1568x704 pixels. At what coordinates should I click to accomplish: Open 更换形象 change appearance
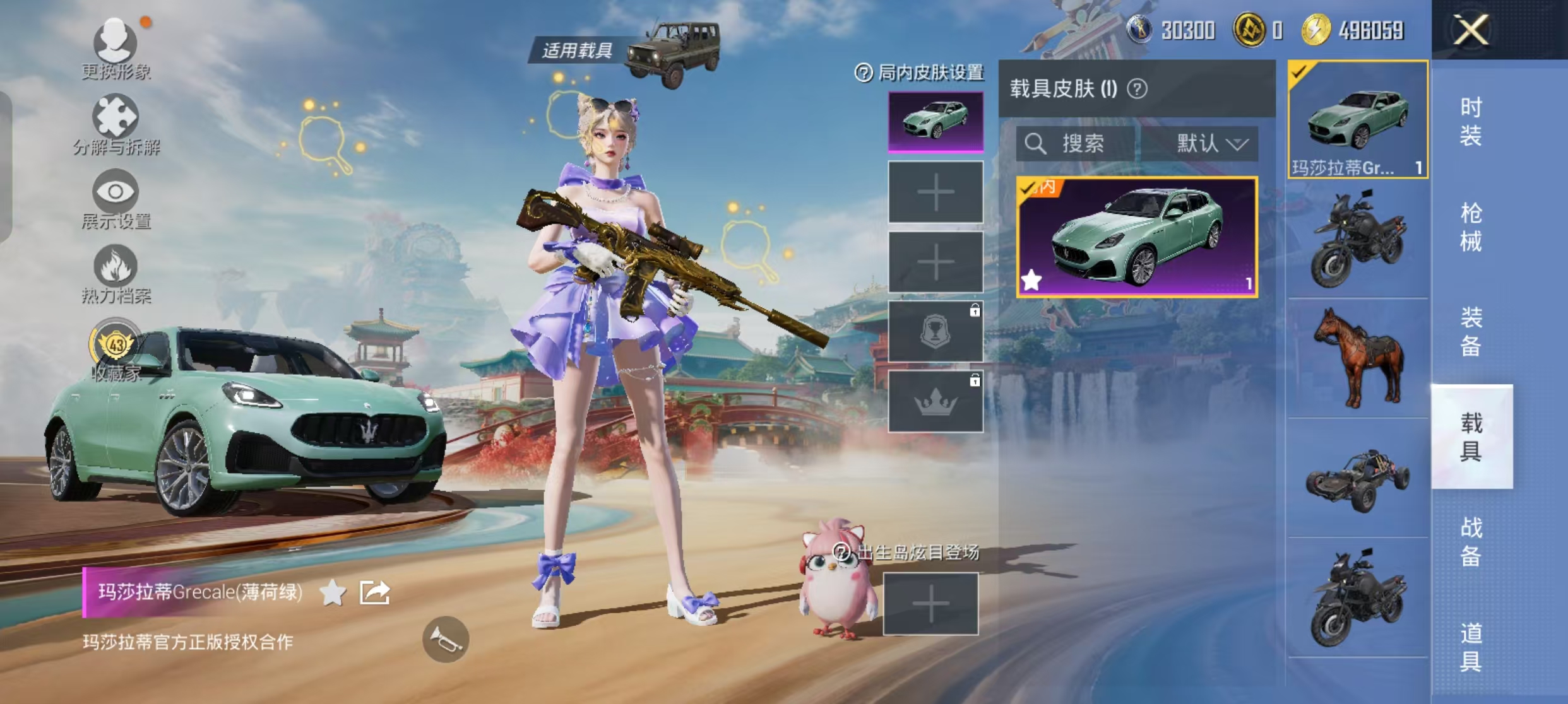pyautogui.click(x=116, y=49)
